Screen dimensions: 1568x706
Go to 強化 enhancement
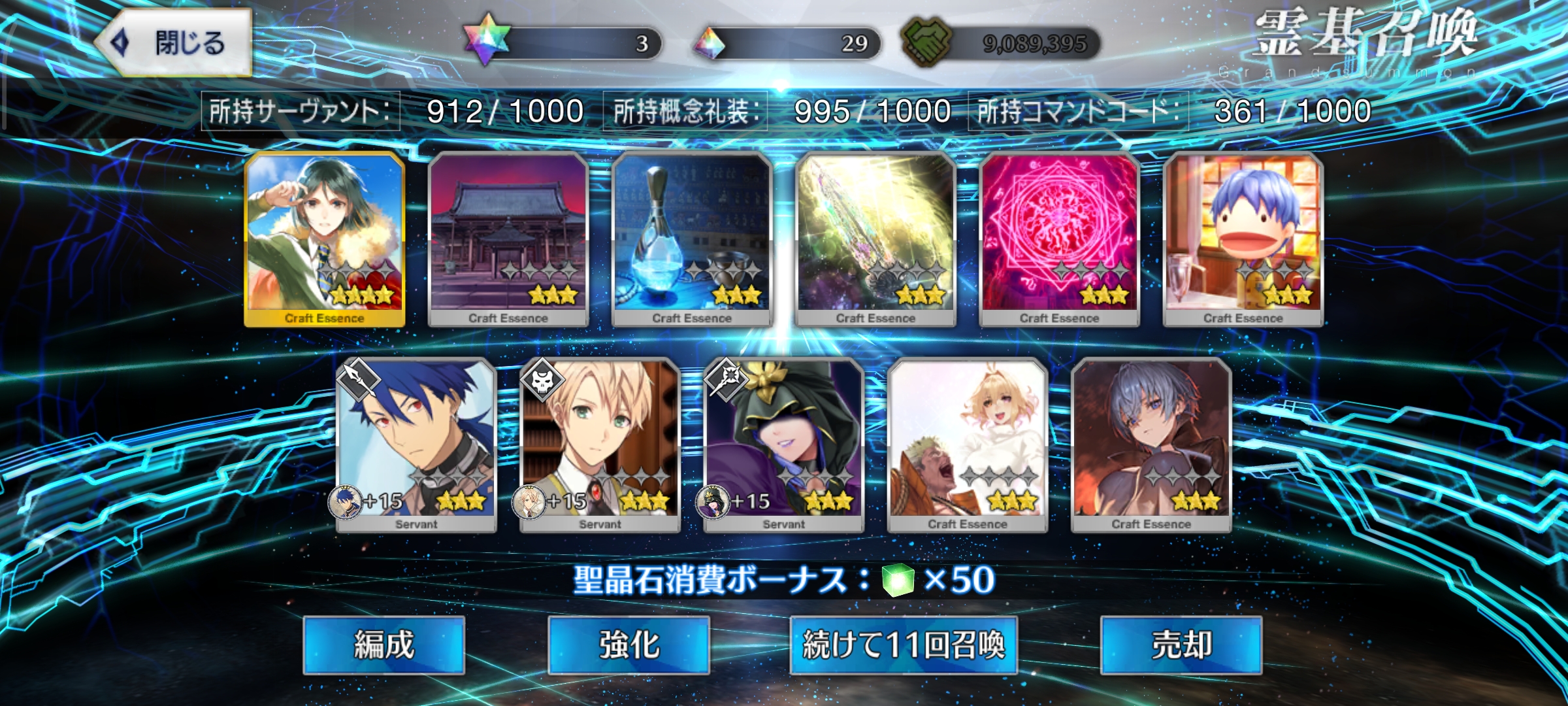pos(629,645)
